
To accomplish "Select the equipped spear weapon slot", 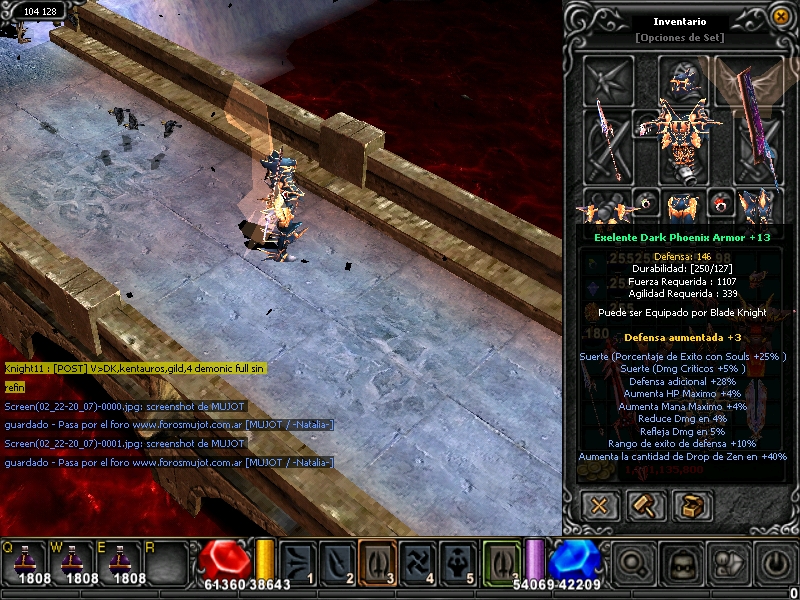I will tap(608, 145).
